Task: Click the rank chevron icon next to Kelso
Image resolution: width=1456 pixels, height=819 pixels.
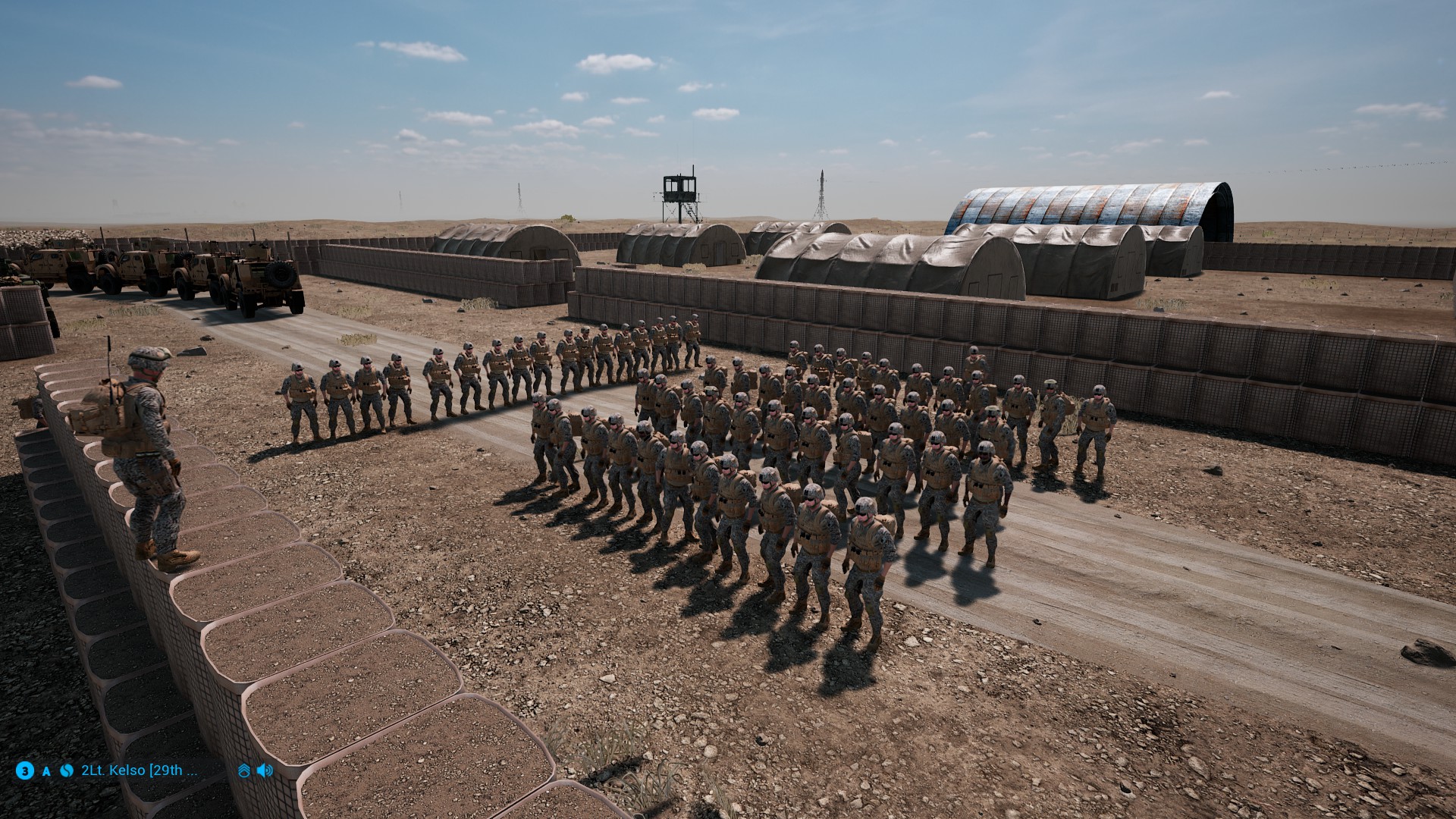Action: click(x=243, y=770)
